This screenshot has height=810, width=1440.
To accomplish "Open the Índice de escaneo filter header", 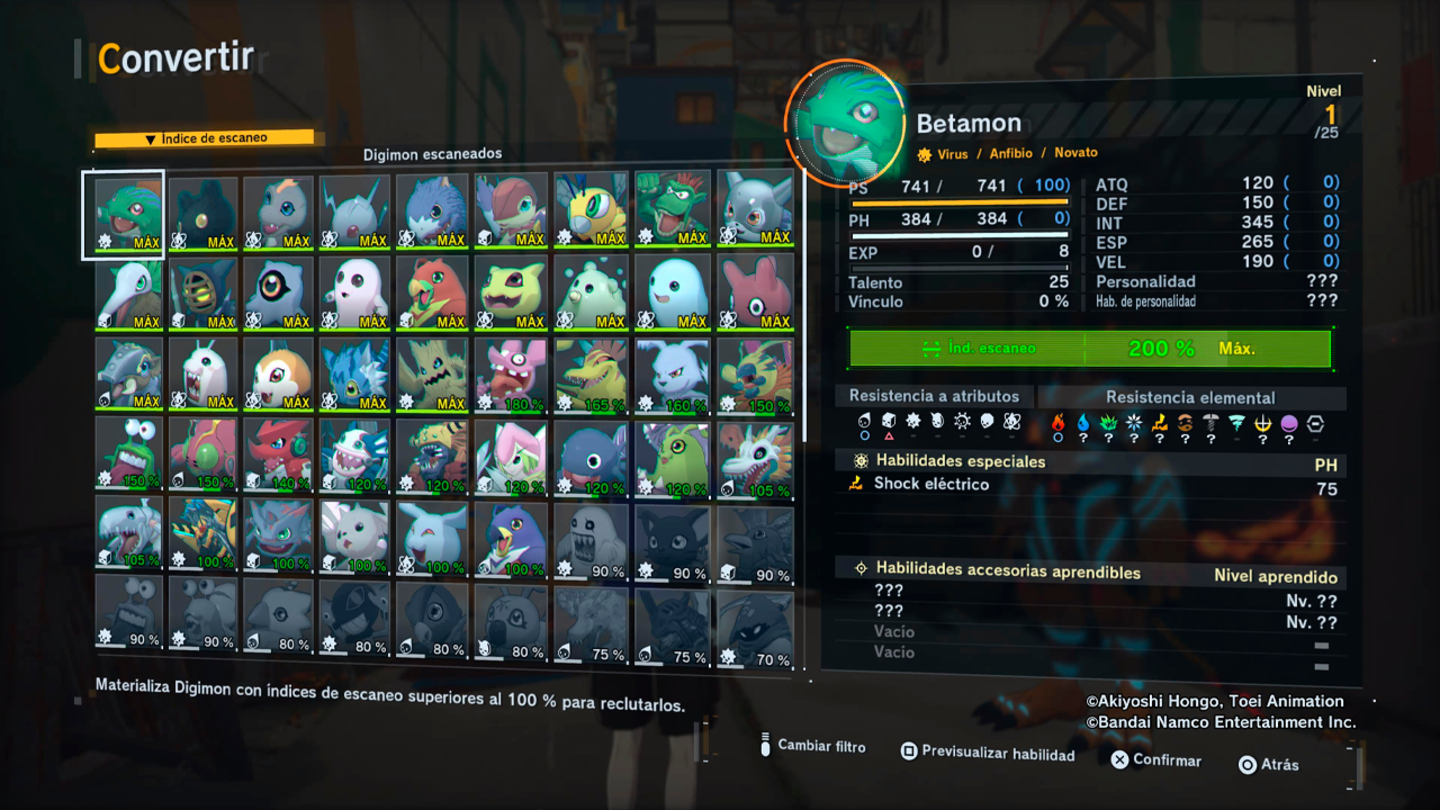I will click(204, 138).
